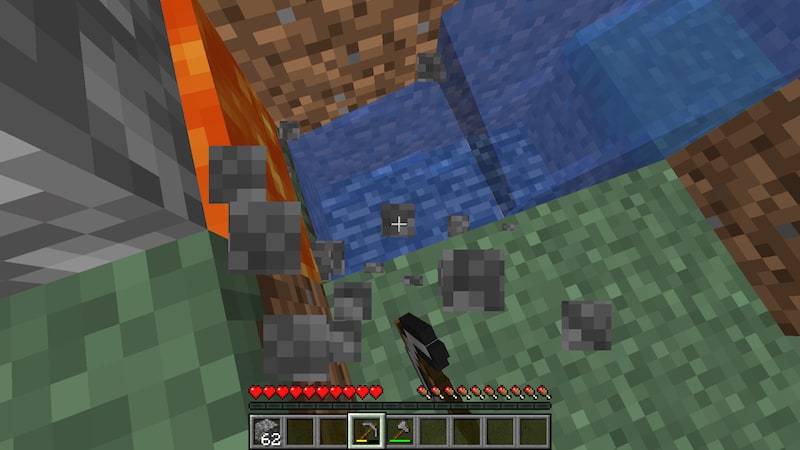Select the cobblestone stack in the hotbar
The image size is (800, 450).
tap(268, 432)
